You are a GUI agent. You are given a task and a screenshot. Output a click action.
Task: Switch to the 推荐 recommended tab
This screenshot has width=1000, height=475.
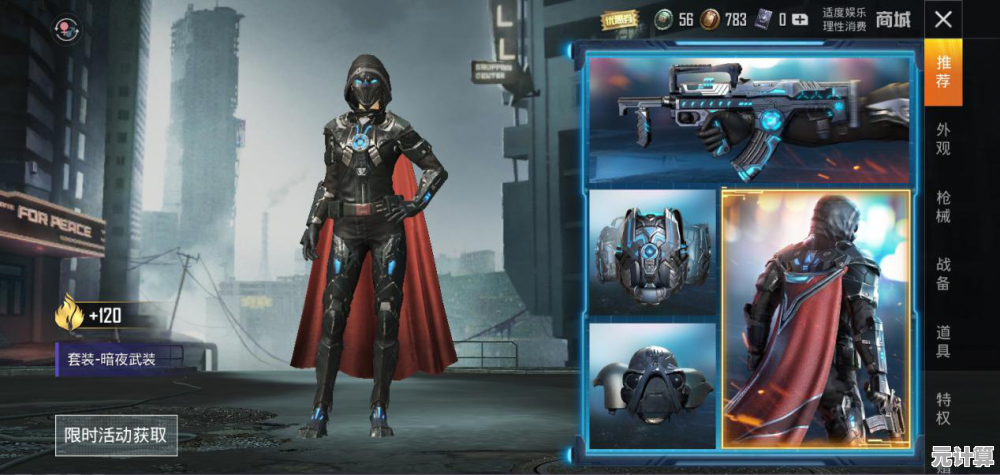(943, 71)
